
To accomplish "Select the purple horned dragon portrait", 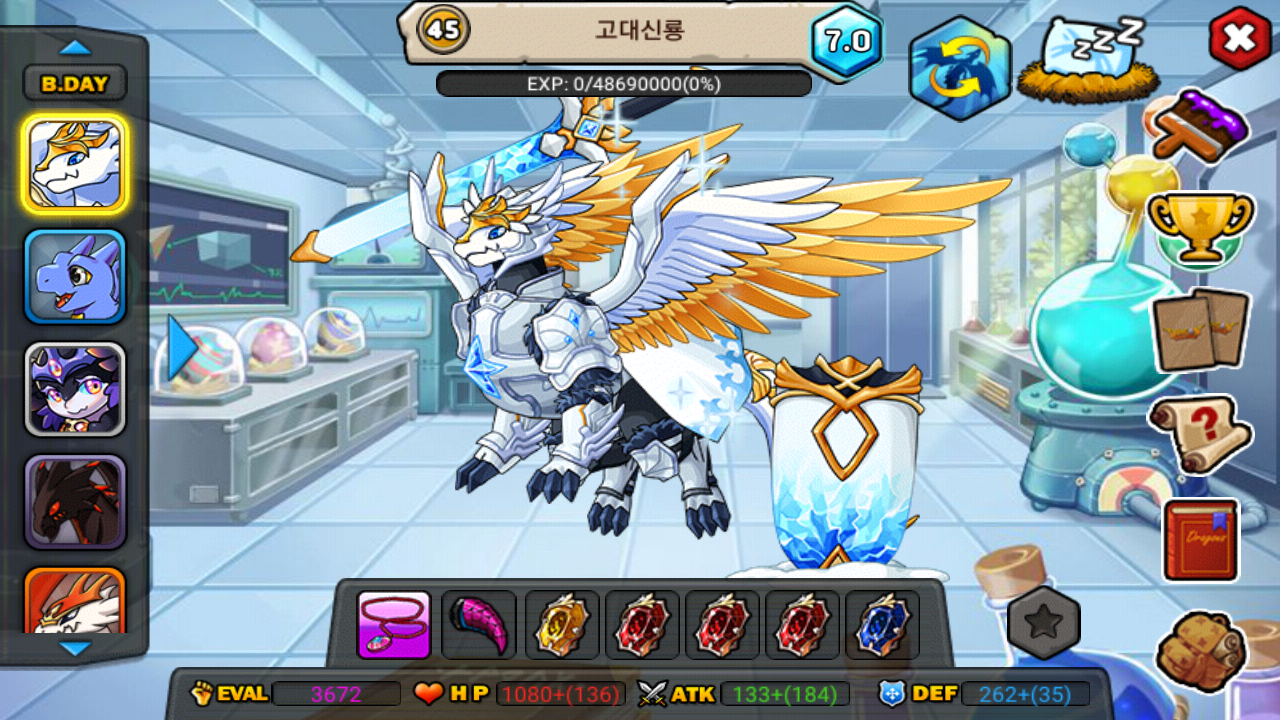I will coord(75,390).
